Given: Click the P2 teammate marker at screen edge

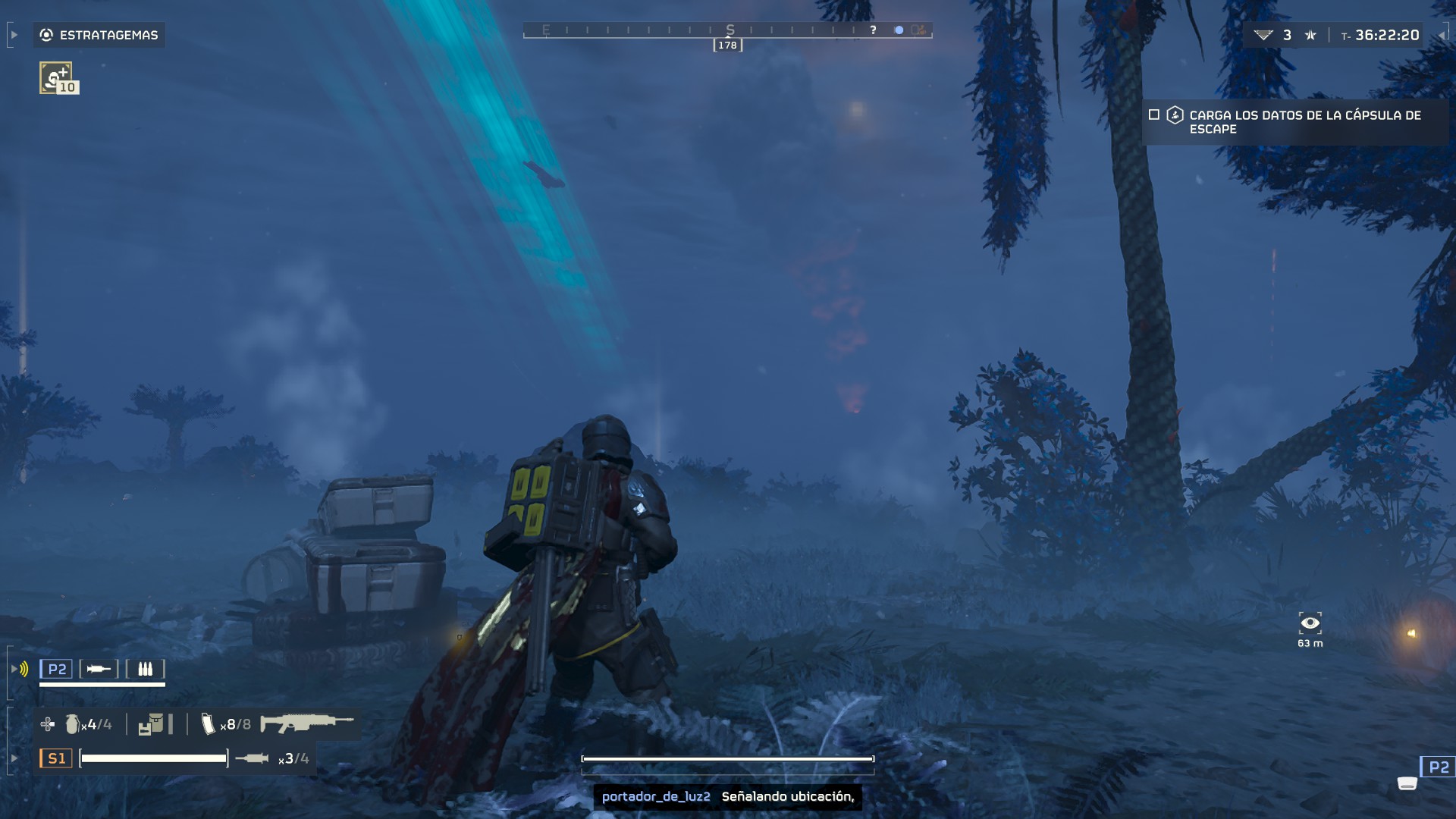Looking at the screenshot, I should pos(1438,767).
